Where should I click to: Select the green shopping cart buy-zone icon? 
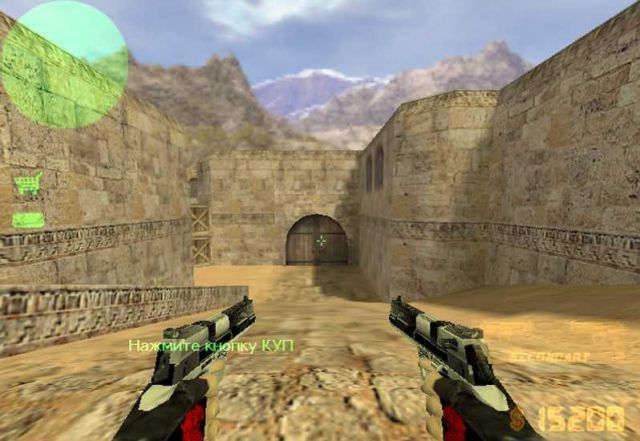pyautogui.click(x=28, y=183)
